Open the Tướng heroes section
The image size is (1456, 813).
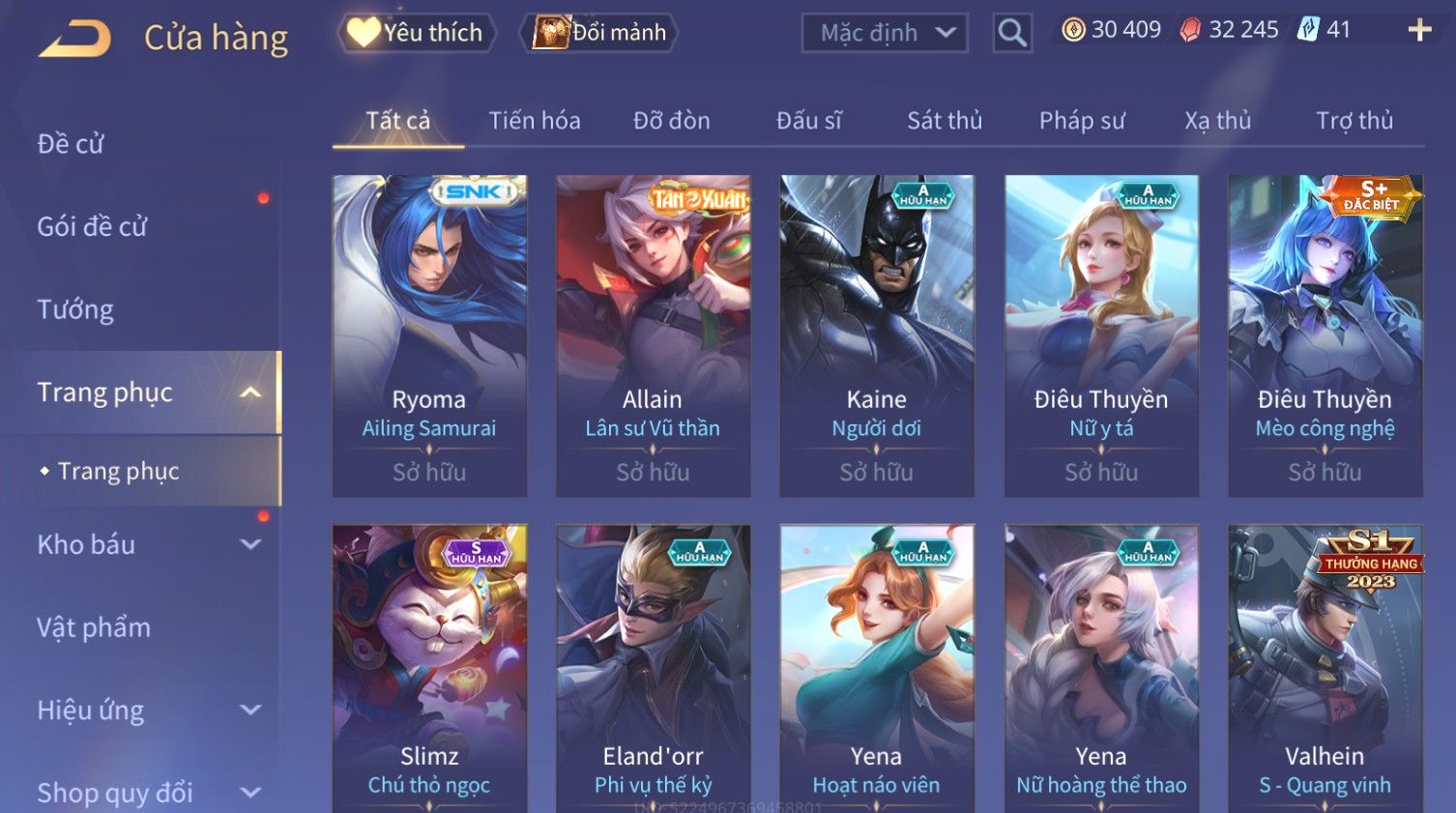(75, 309)
